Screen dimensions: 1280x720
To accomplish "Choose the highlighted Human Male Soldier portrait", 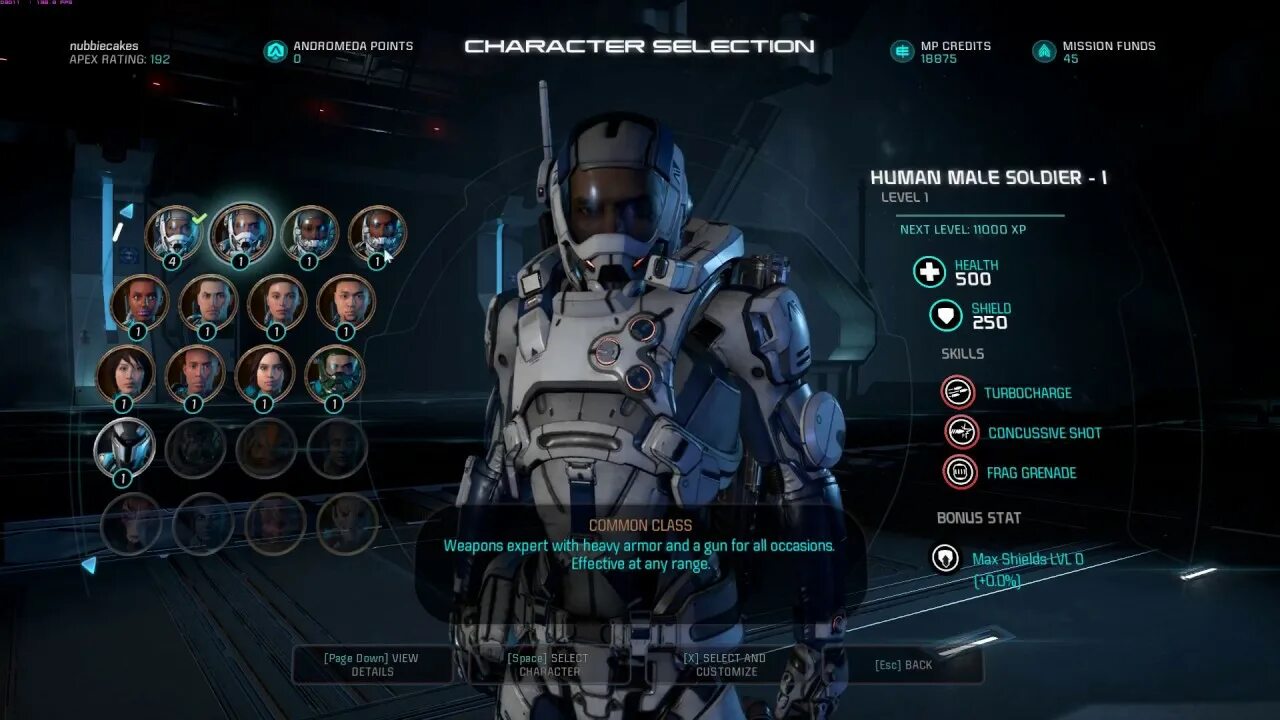I will tap(241, 233).
